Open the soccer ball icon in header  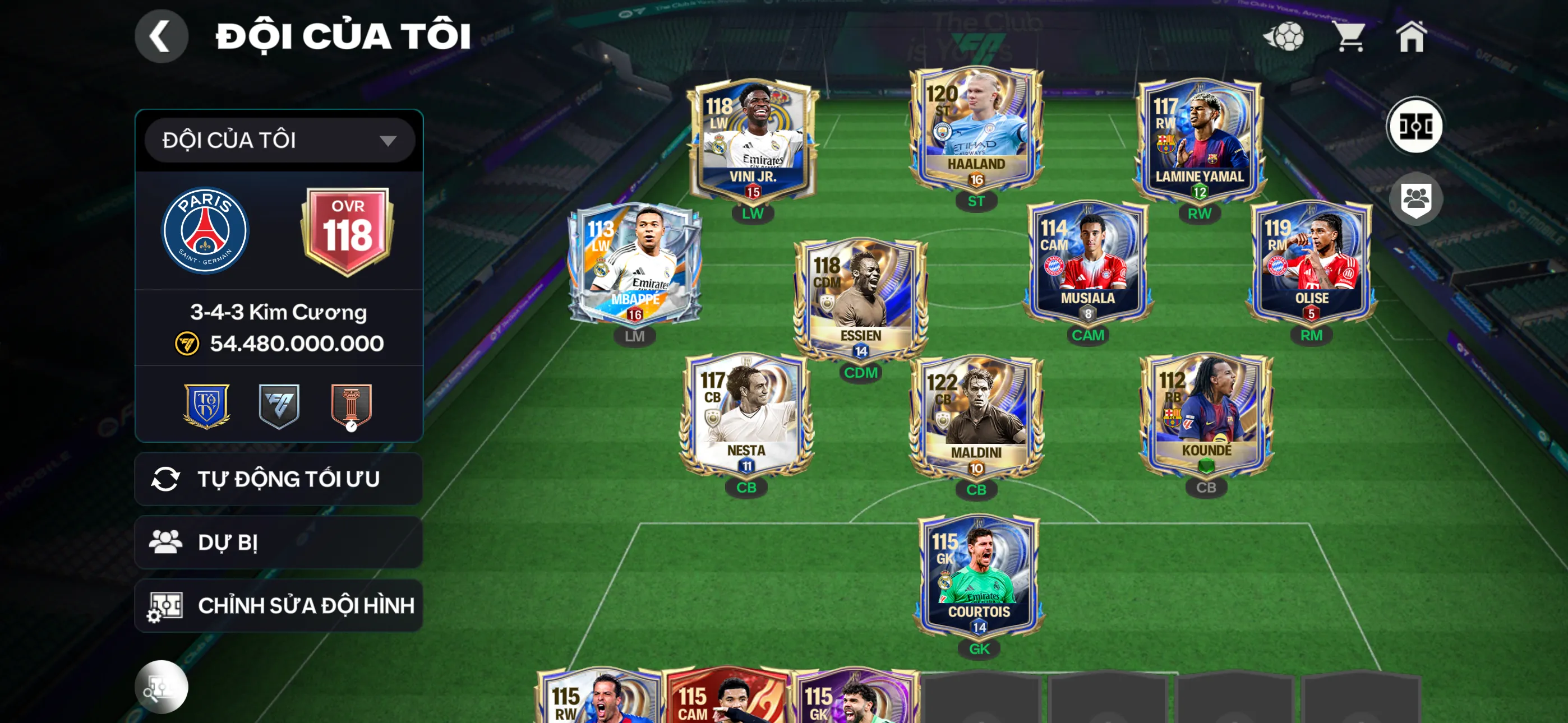pyautogui.click(x=1284, y=36)
